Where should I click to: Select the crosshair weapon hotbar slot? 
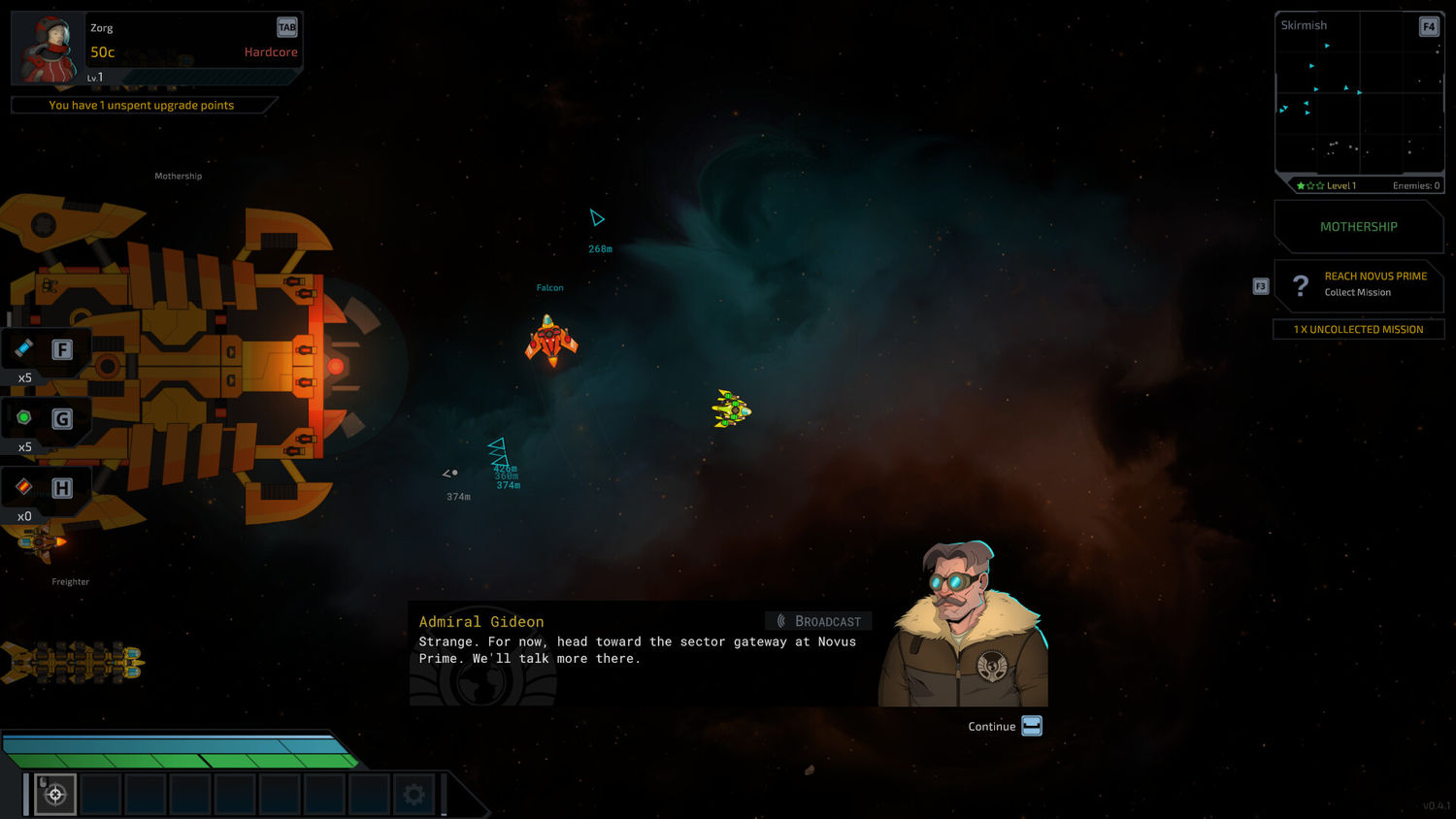coord(55,795)
